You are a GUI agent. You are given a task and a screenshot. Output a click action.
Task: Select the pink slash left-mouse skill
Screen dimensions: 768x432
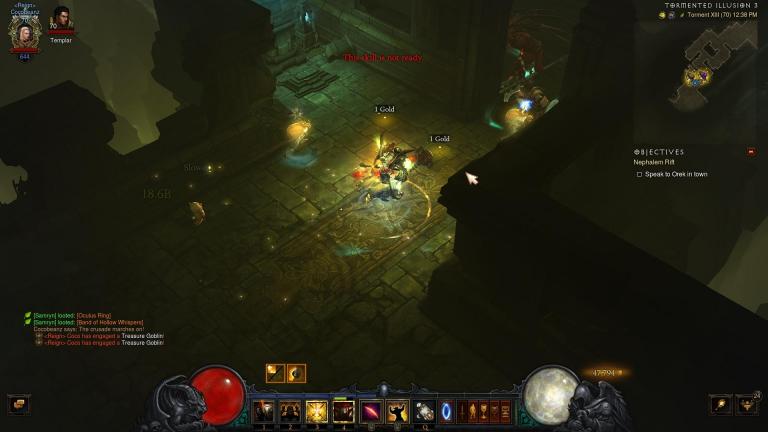pos(371,410)
